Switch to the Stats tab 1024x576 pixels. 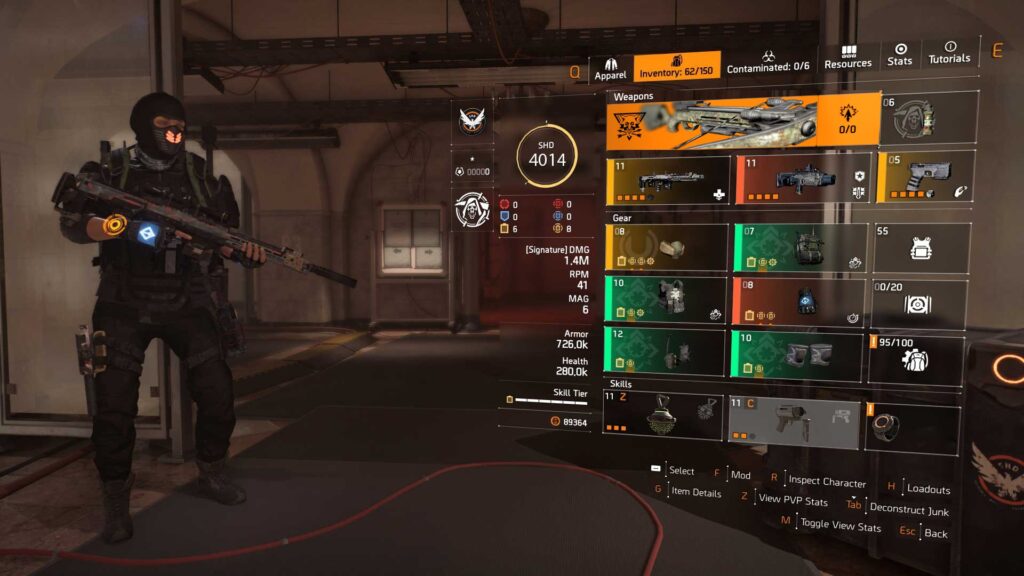(900, 55)
